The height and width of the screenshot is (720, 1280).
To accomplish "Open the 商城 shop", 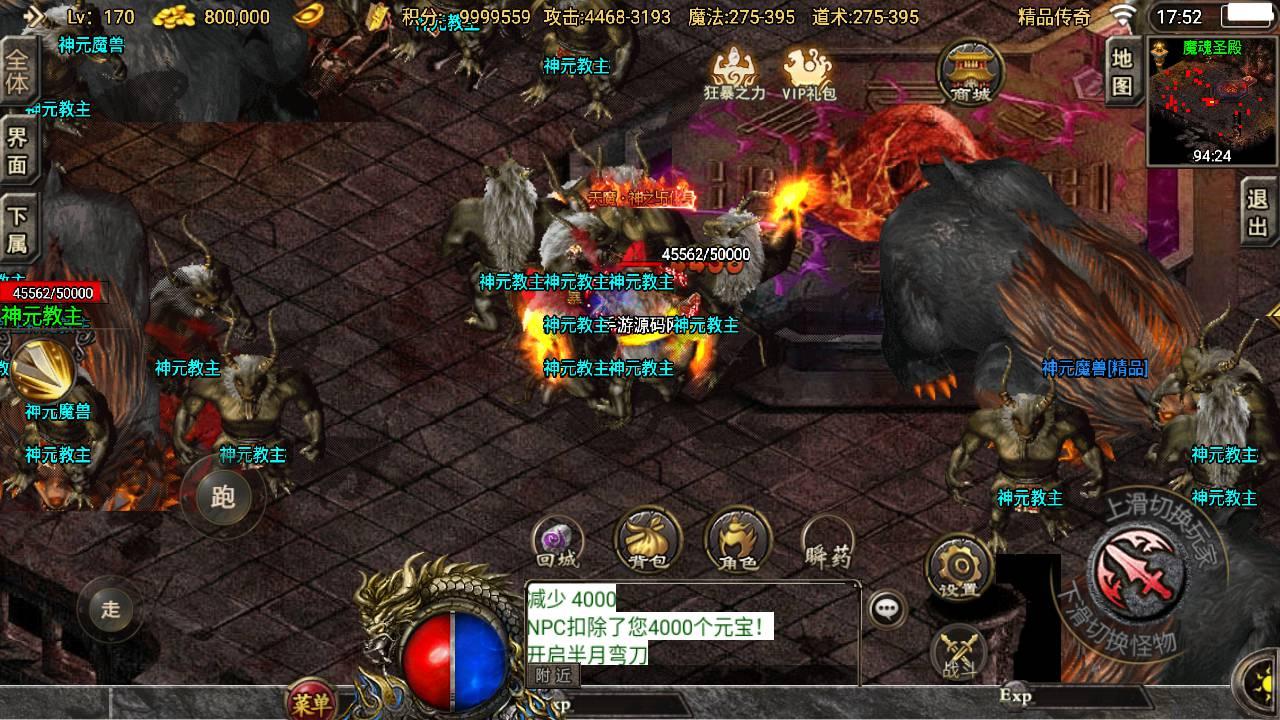I will click(971, 71).
